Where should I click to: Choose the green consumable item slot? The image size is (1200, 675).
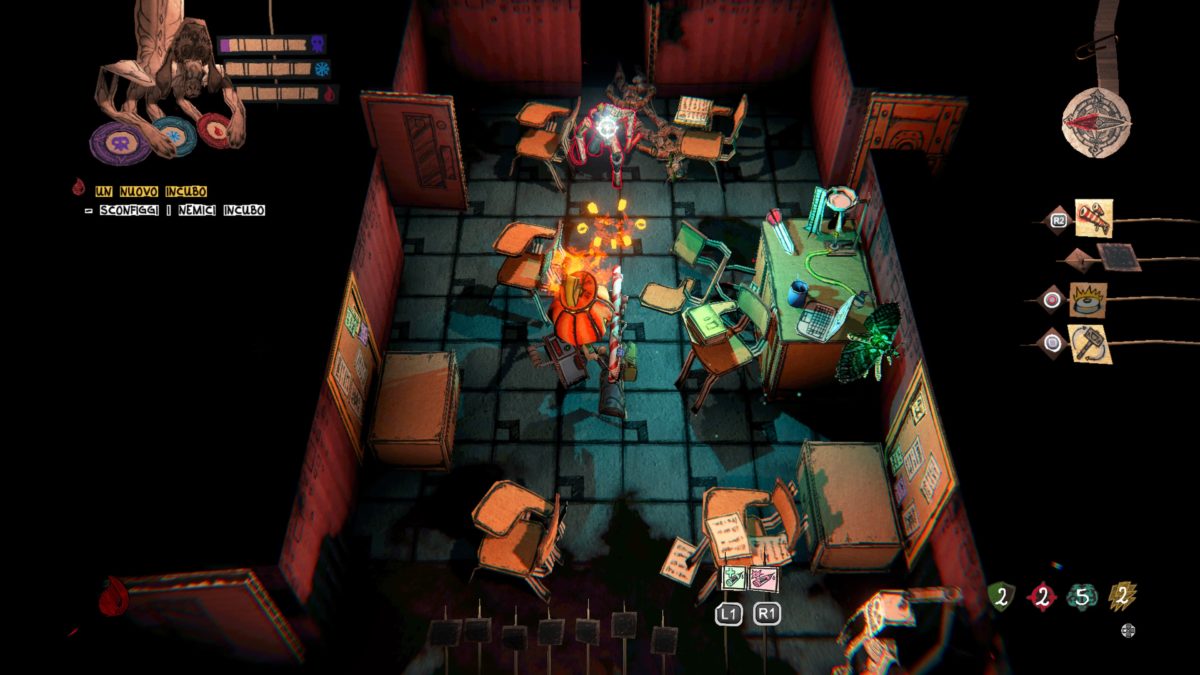pyautogui.click(x=734, y=578)
